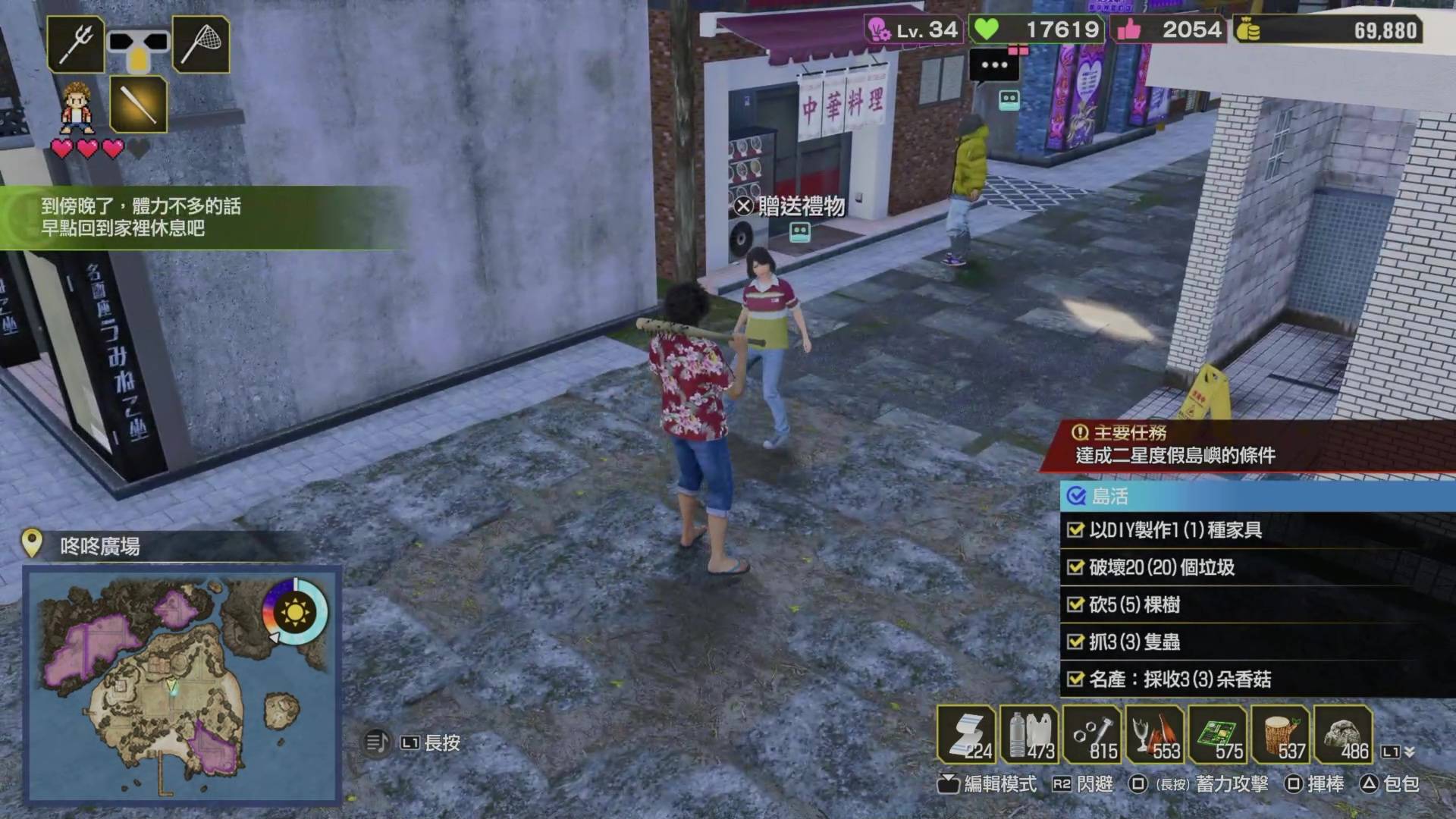The width and height of the screenshot is (1456, 819).
Task: Select the 砍5棵樹 task row
Action: [x=1255, y=604]
